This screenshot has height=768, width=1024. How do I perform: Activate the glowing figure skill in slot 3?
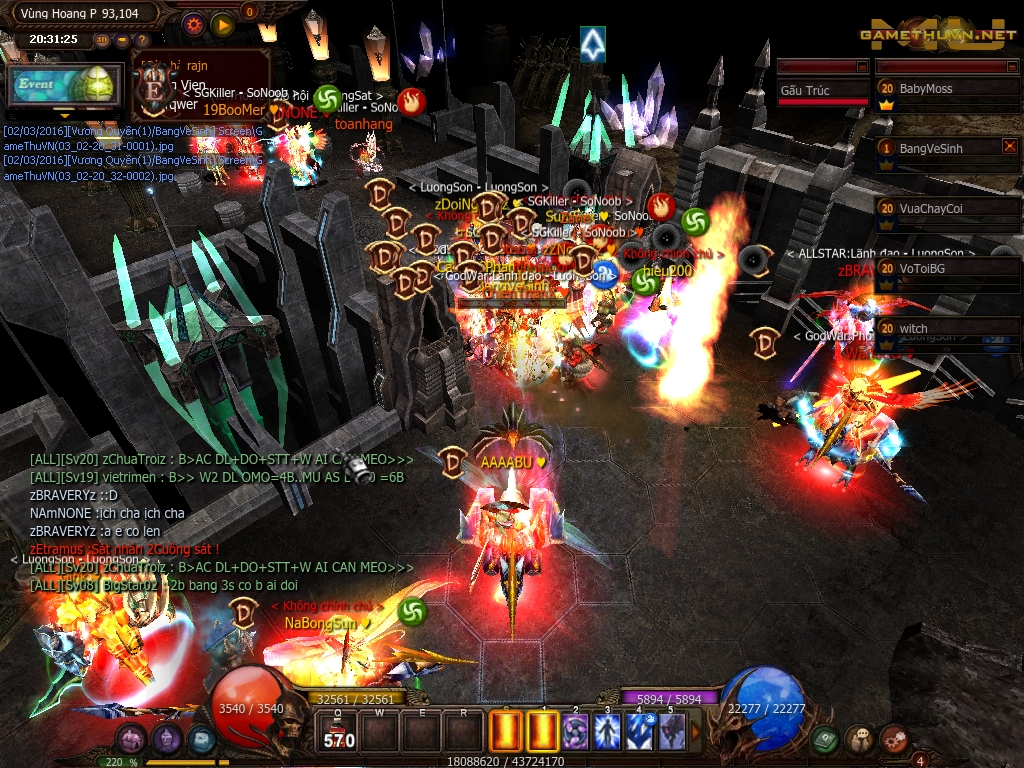point(607,732)
